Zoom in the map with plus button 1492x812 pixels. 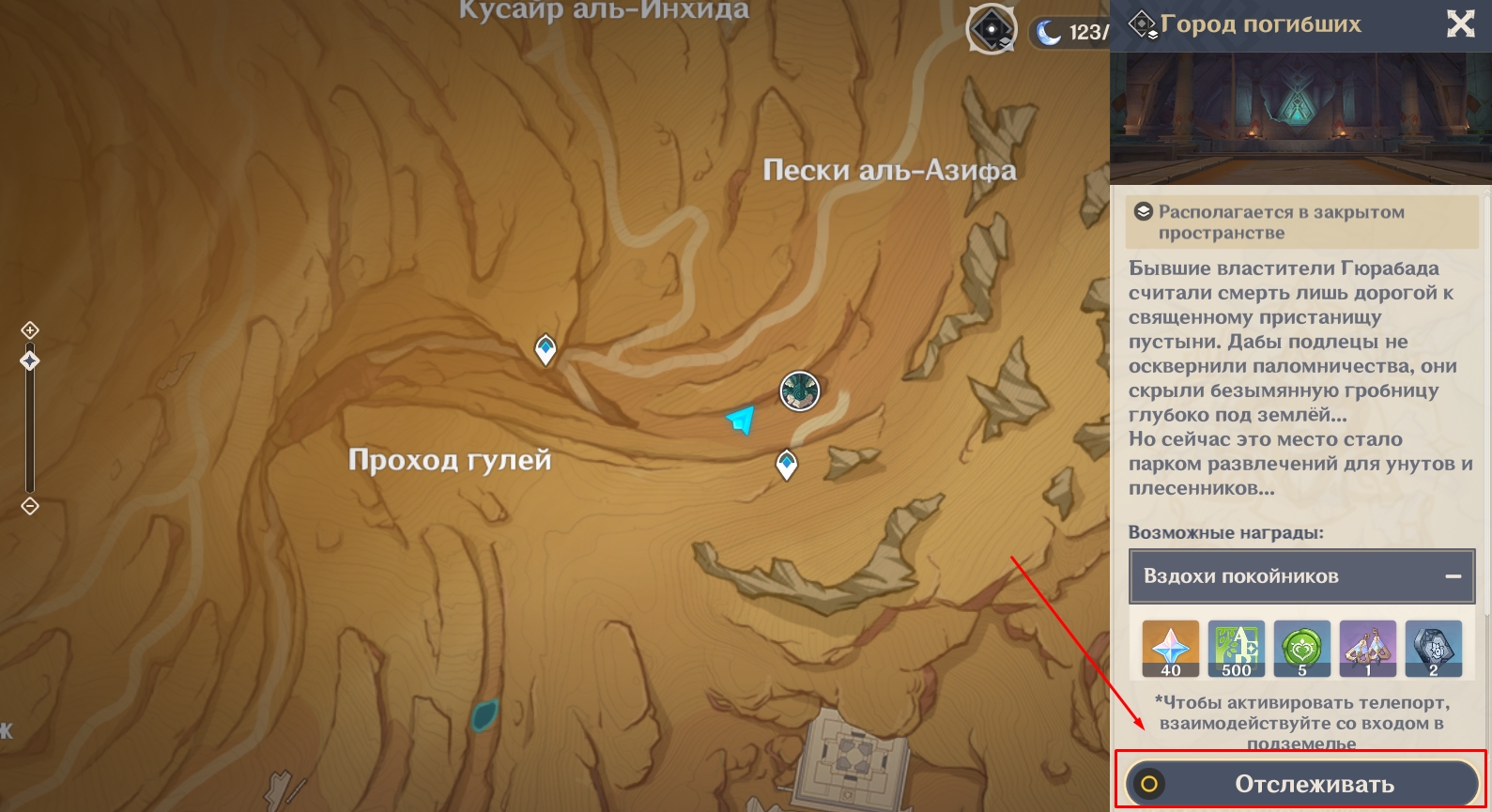point(30,329)
